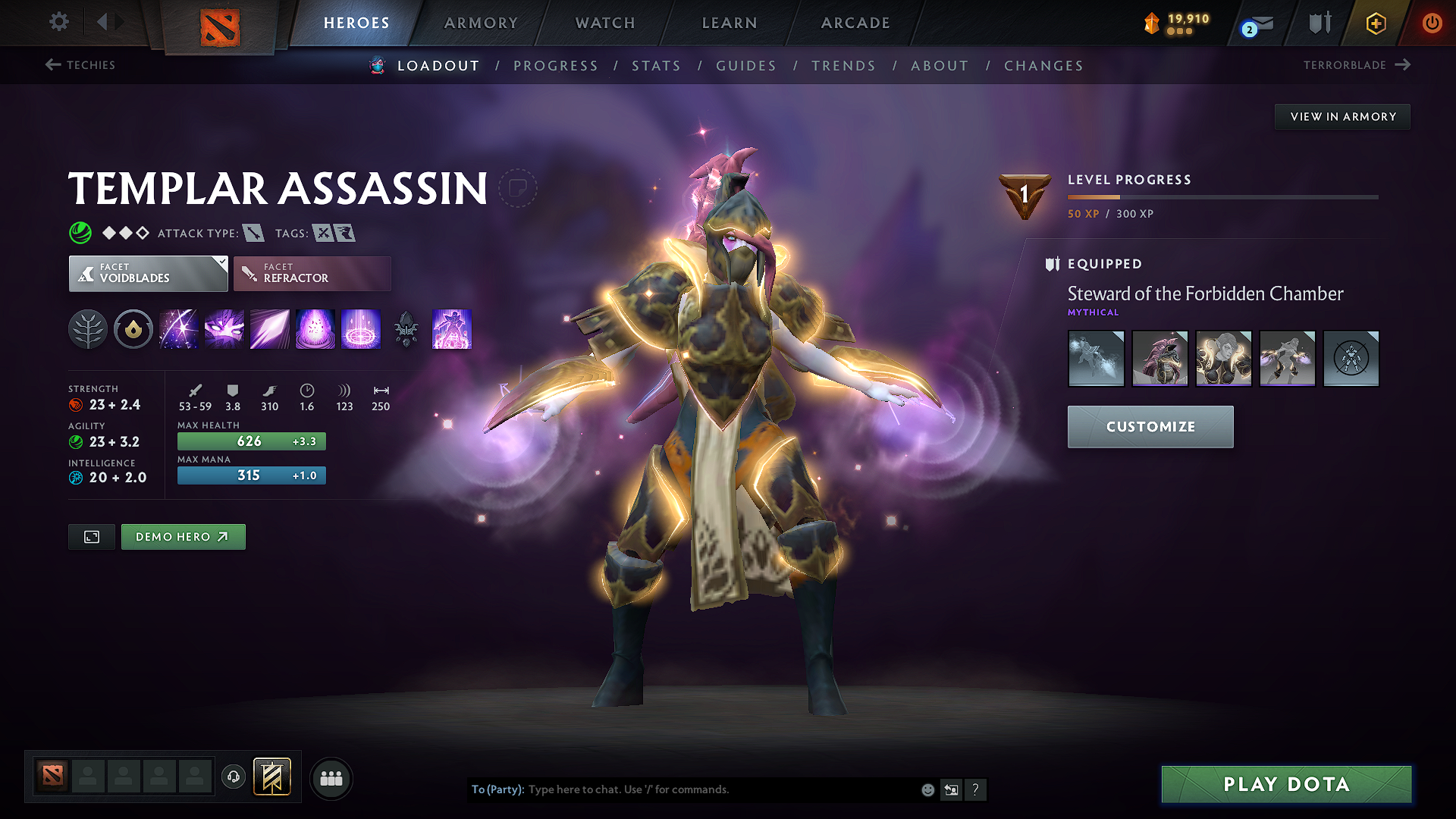
Task: Toggle the hero portrait frame next to the name
Action: click(519, 188)
